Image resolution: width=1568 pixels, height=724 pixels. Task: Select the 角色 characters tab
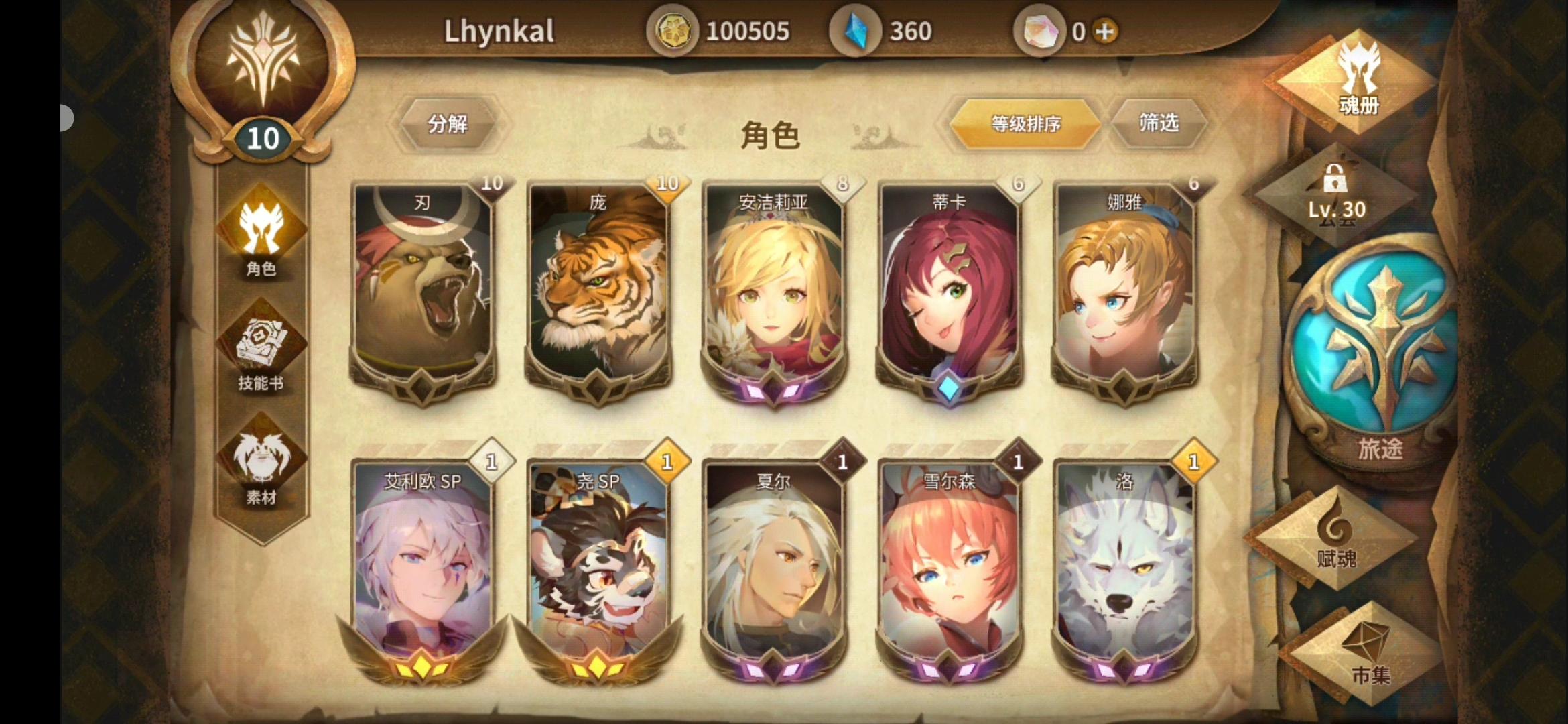pos(261,238)
